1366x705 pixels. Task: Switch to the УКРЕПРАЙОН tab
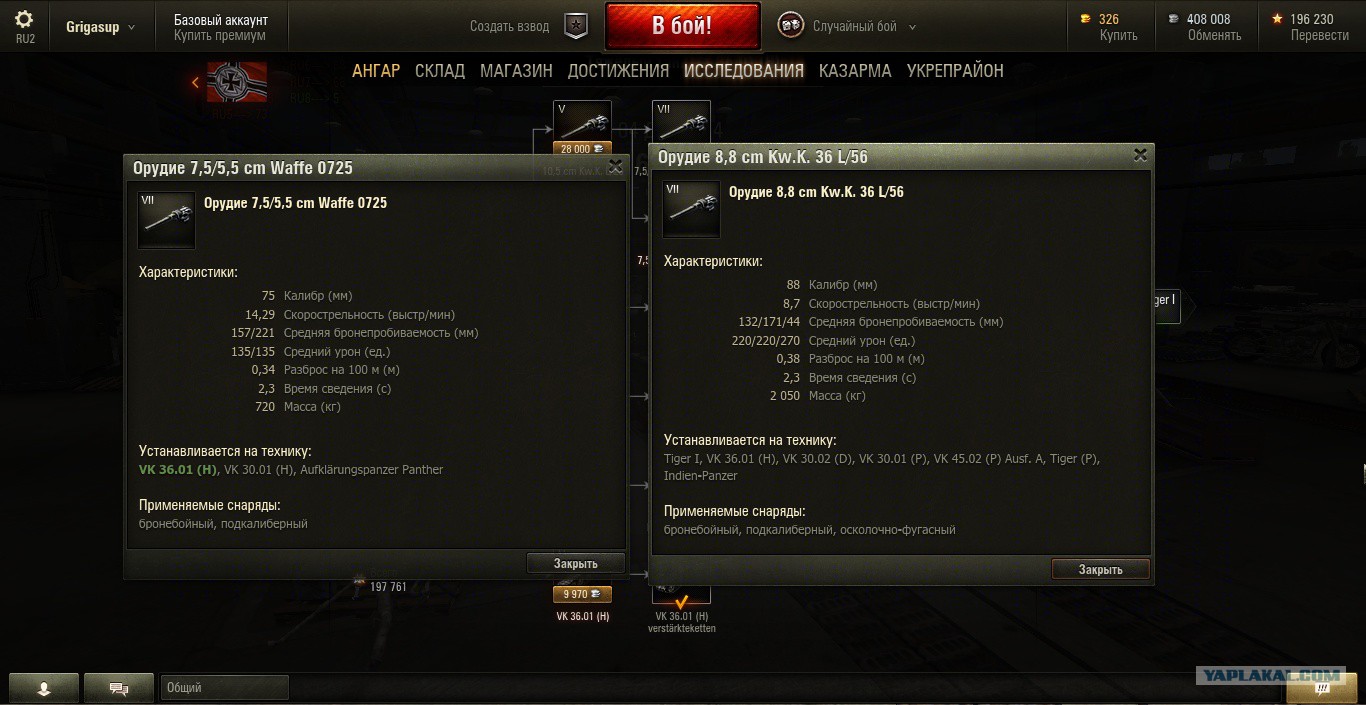955,71
